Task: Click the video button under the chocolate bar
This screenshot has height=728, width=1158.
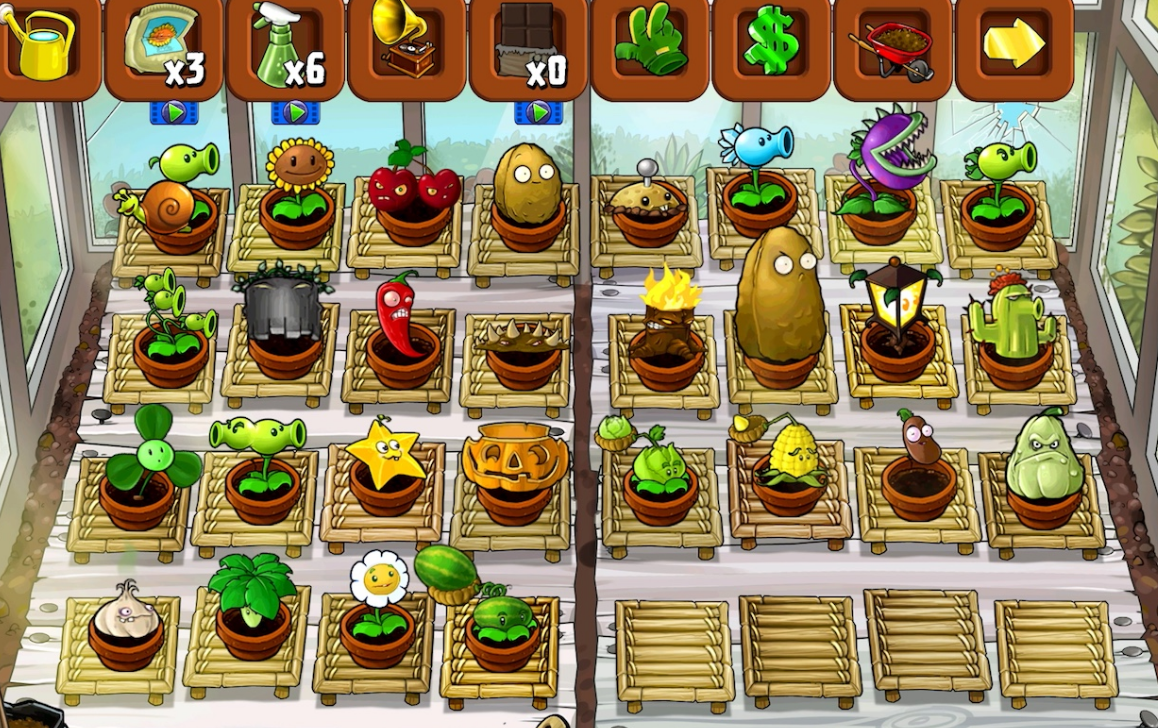Action: tap(539, 113)
